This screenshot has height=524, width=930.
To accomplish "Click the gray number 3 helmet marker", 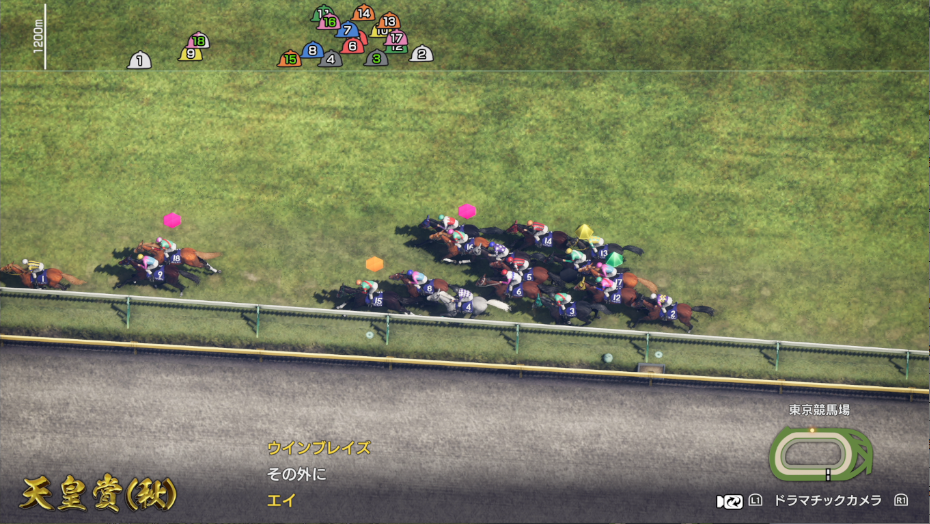I will click(x=376, y=59).
